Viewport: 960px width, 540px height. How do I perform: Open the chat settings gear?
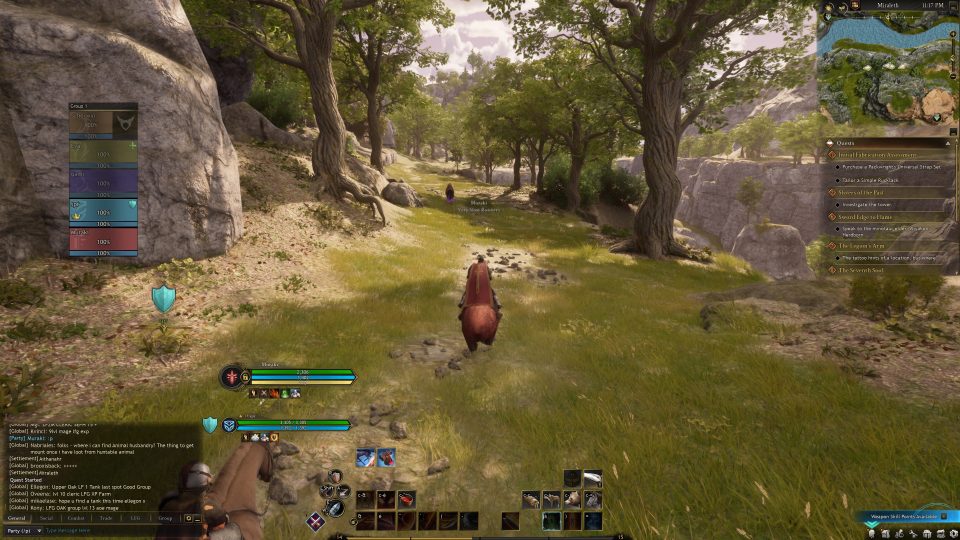[187, 518]
